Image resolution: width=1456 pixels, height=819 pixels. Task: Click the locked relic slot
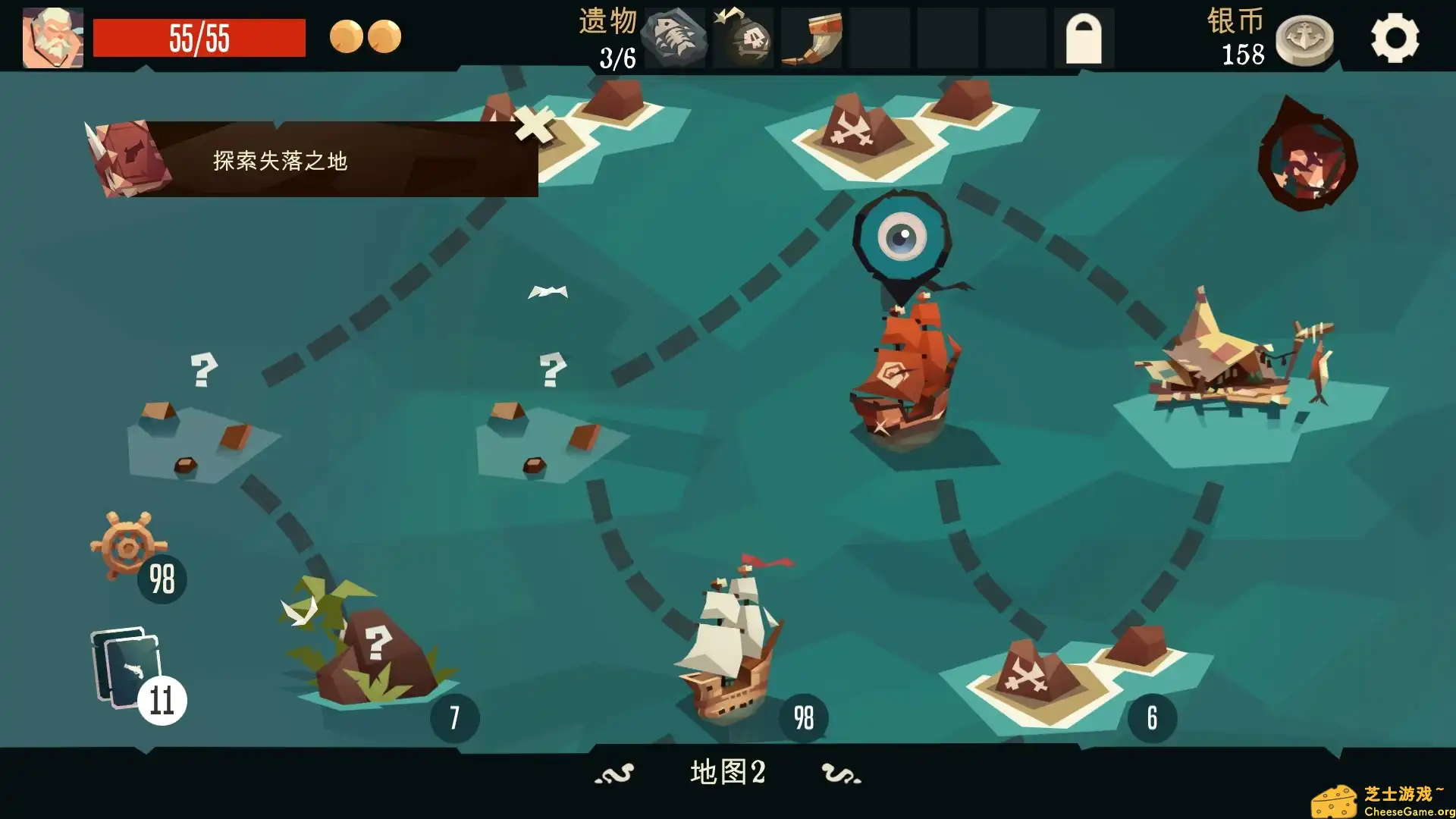tap(1086, 36)
